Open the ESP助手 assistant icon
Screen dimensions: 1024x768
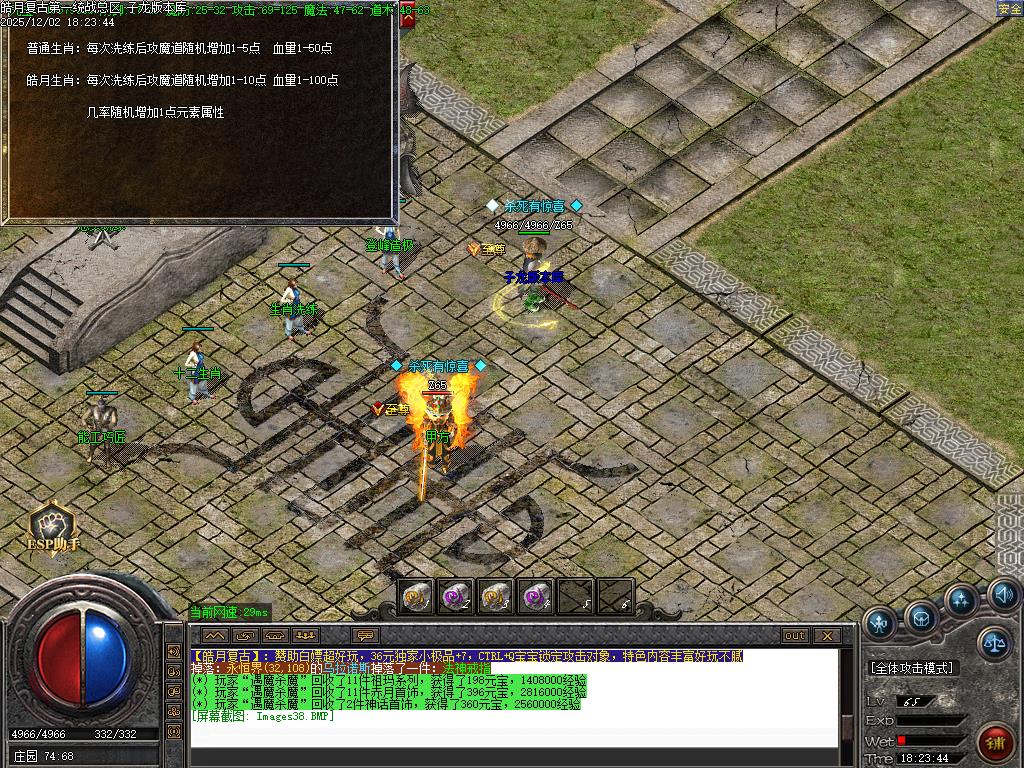[51, 527]
